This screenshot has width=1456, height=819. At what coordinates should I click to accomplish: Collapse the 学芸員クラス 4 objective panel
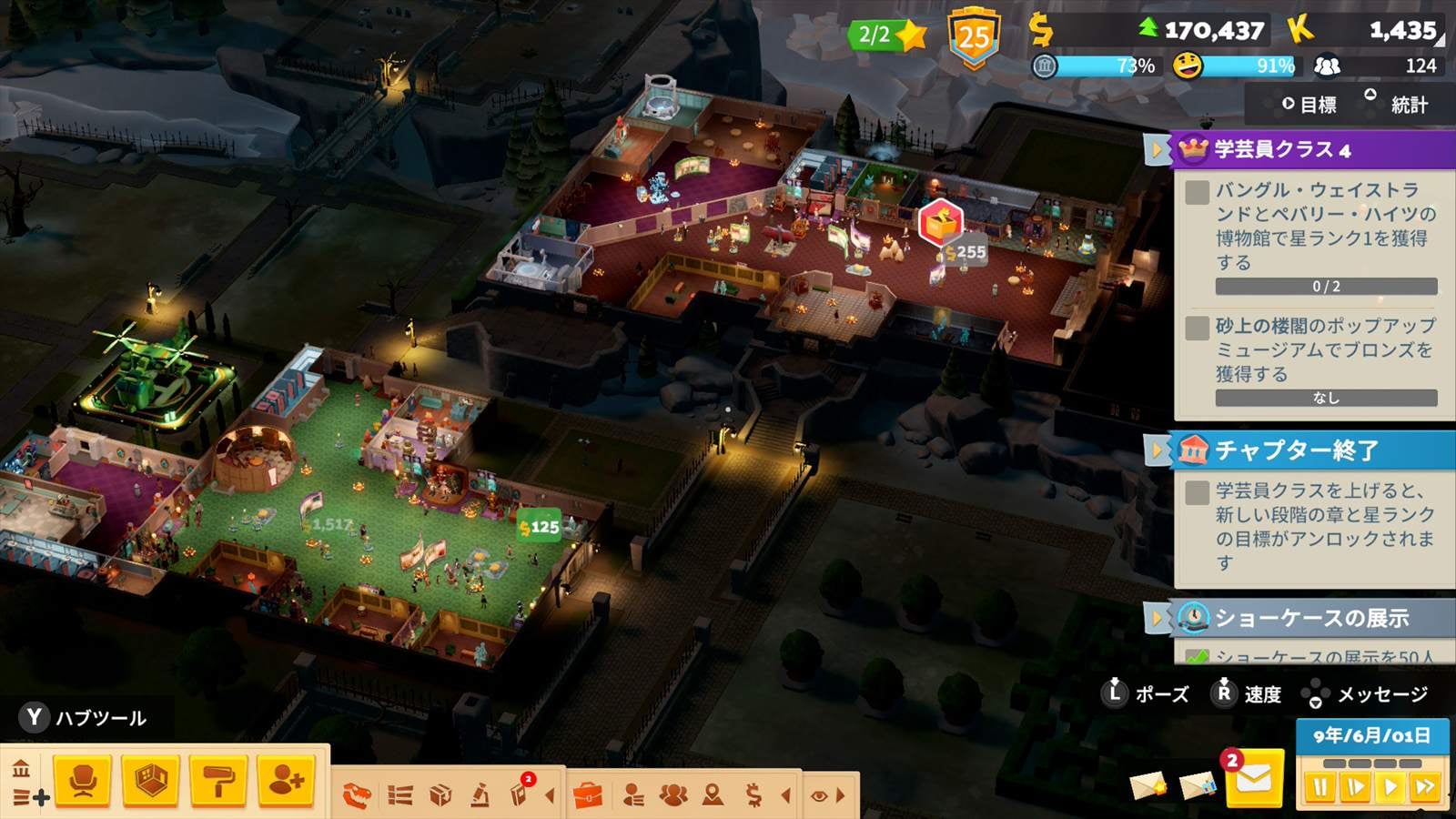[1157, 149]
